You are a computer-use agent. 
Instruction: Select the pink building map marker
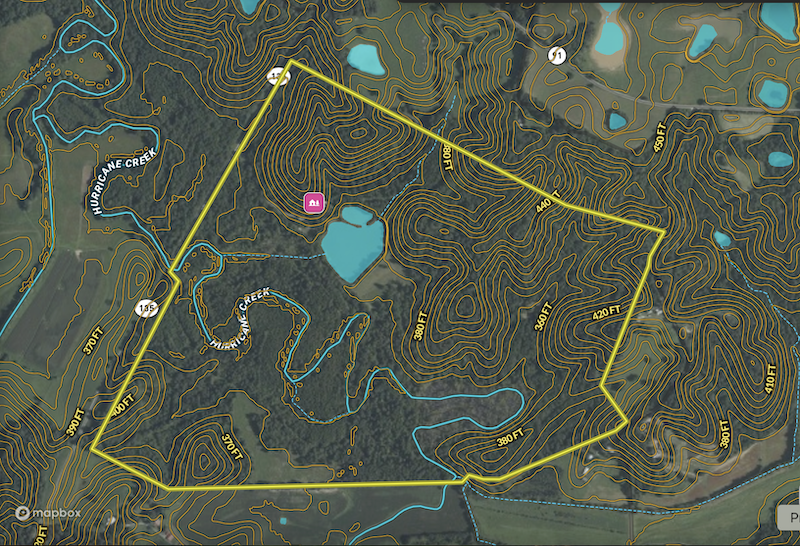(314, 202)
